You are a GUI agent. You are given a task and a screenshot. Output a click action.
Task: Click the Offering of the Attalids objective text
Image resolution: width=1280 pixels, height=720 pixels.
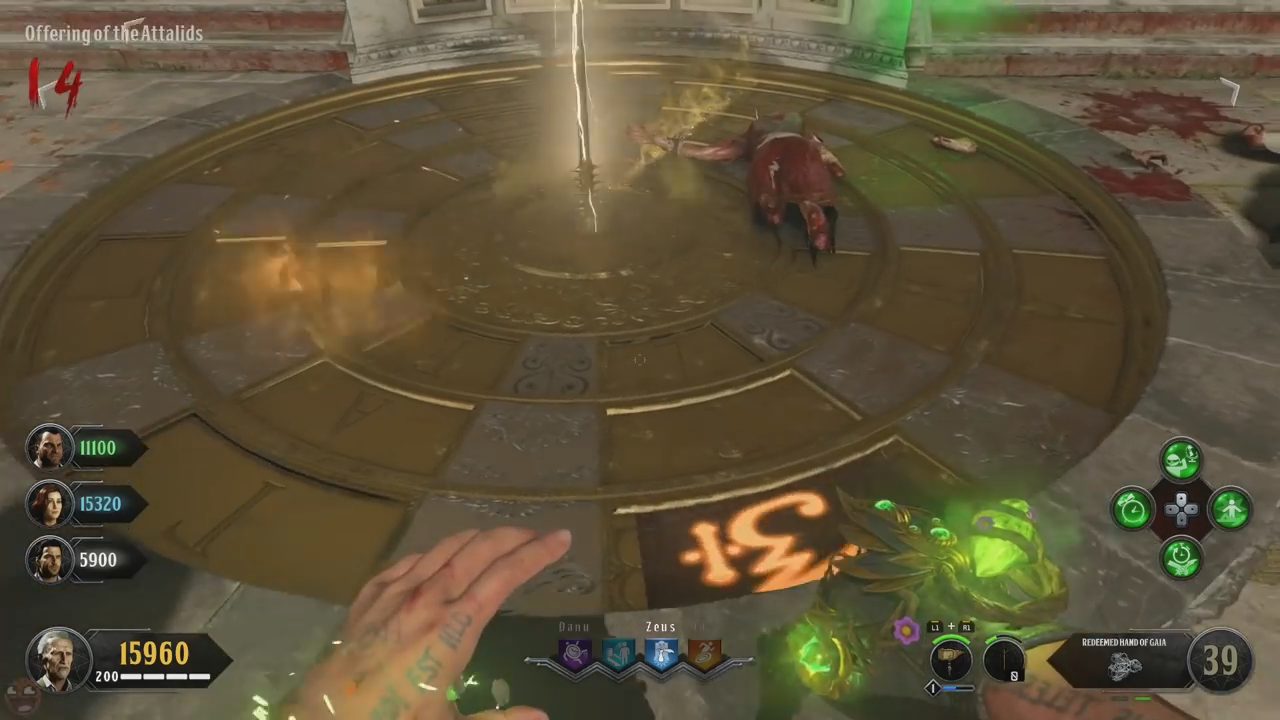point(114,34)
